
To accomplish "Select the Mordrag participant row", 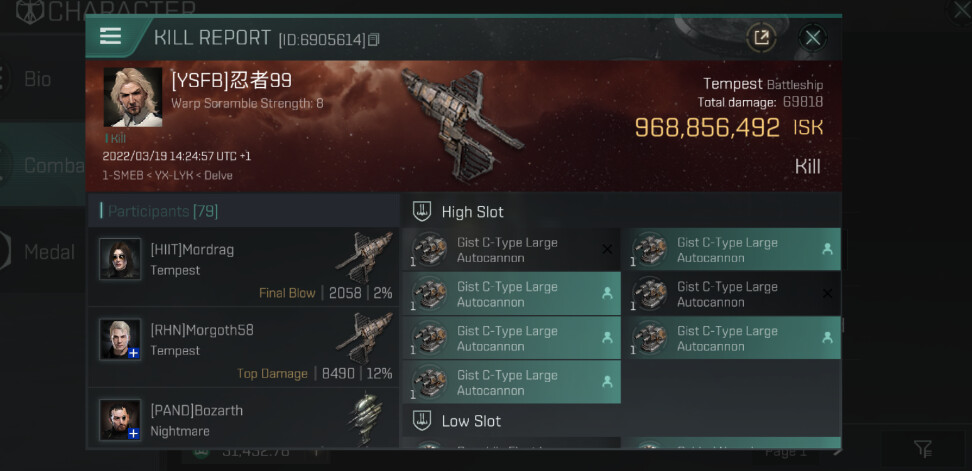I will tap(243, 266).
